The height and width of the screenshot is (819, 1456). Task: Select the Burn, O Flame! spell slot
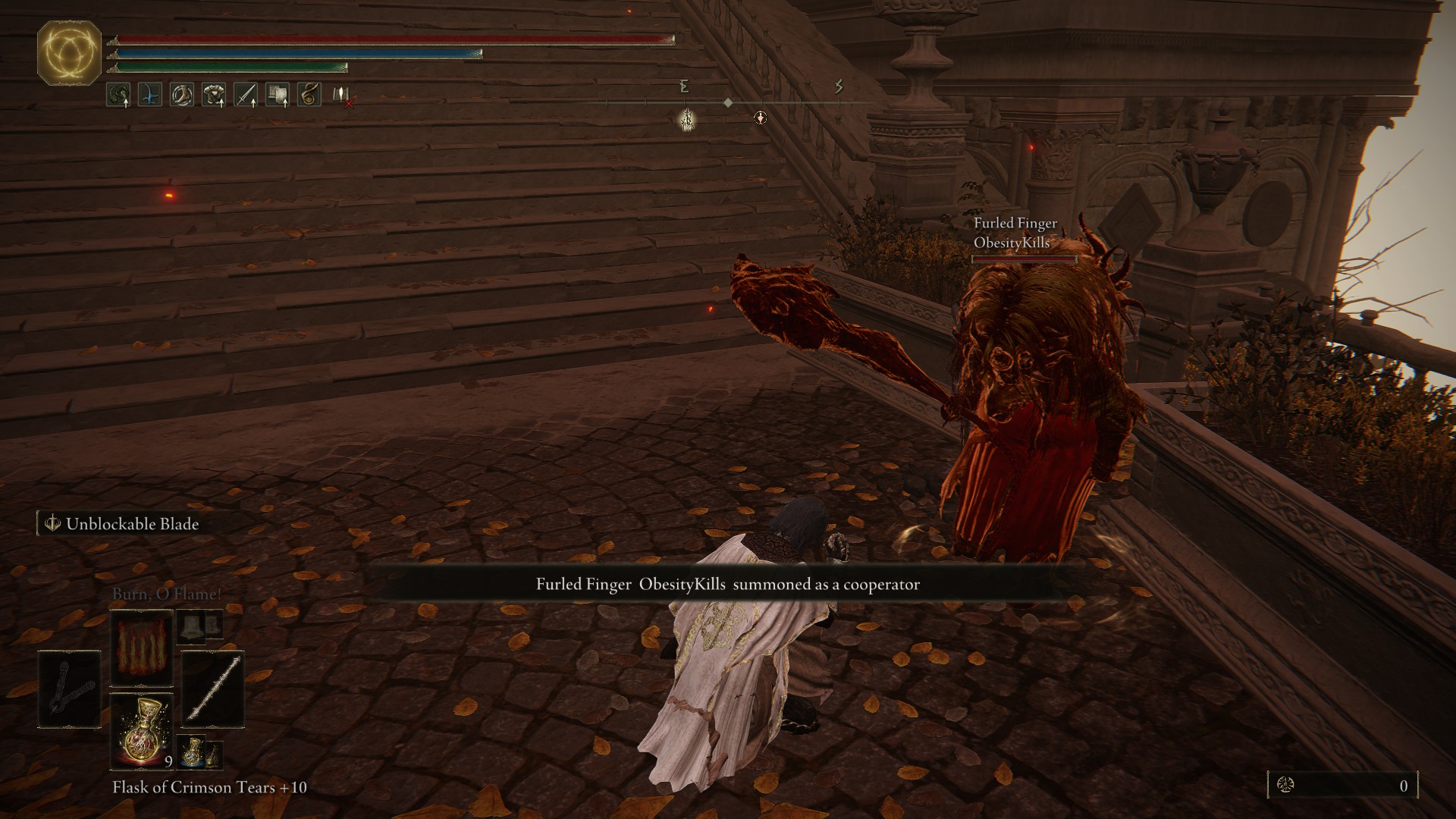point(142,647)
